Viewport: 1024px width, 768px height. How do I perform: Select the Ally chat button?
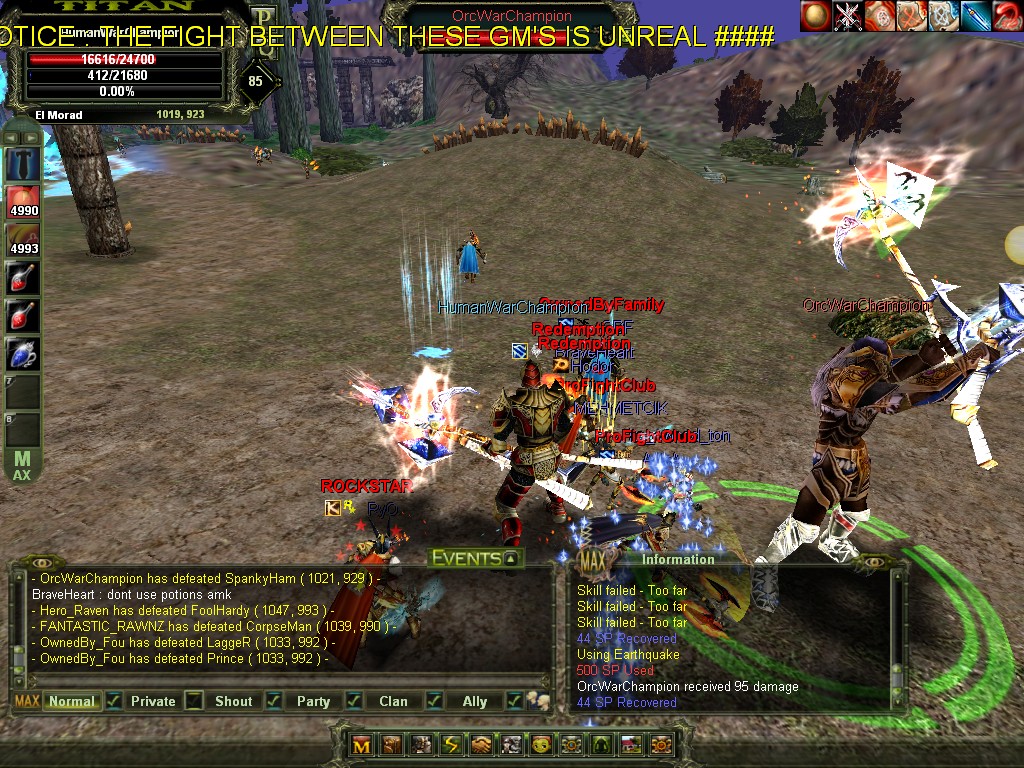point(475,701)
